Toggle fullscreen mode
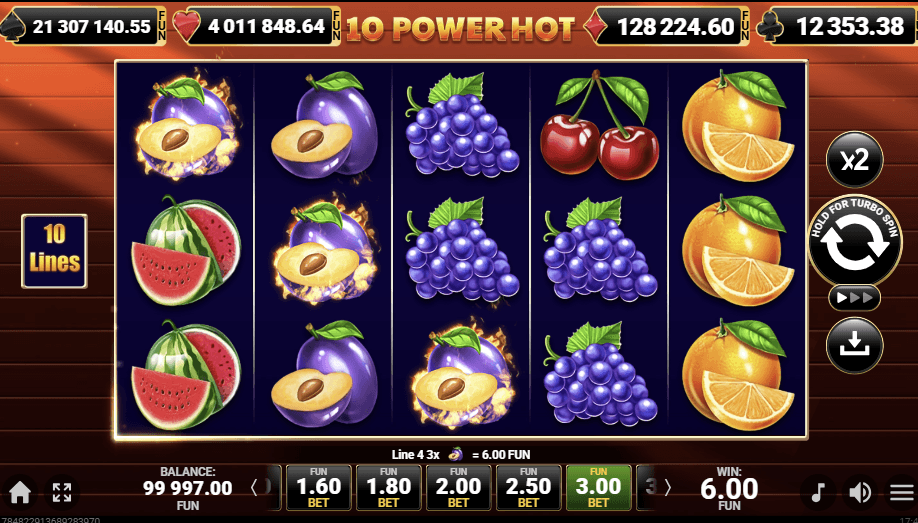918x523 pixels. tap(62, 492)
